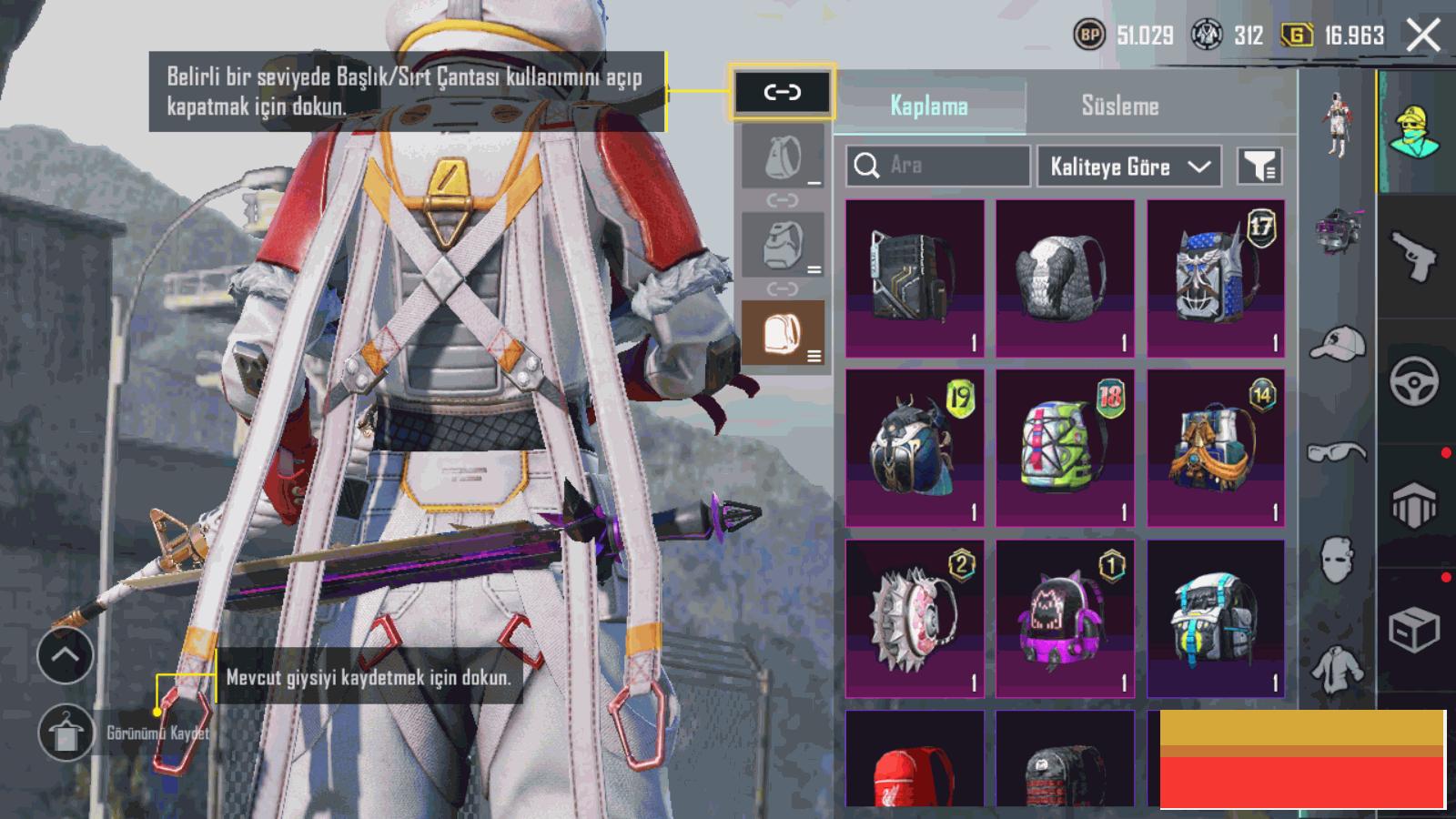Pick the spiked pink round backpack skin
Screen dimensions: 1456x819
[x=915, y=618]
